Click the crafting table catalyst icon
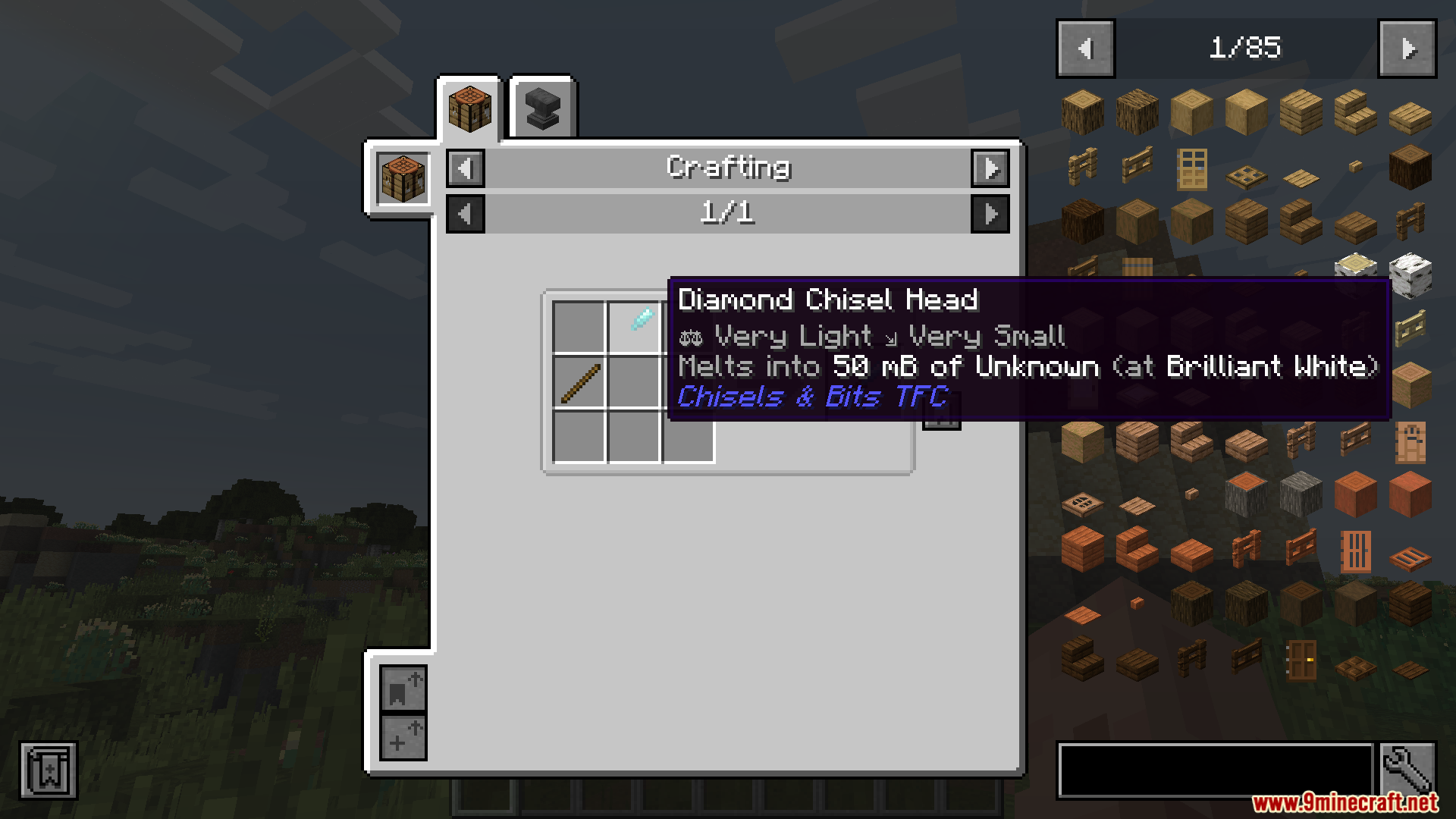Viewport: 1456px width, 819px height. coord(403,179)
